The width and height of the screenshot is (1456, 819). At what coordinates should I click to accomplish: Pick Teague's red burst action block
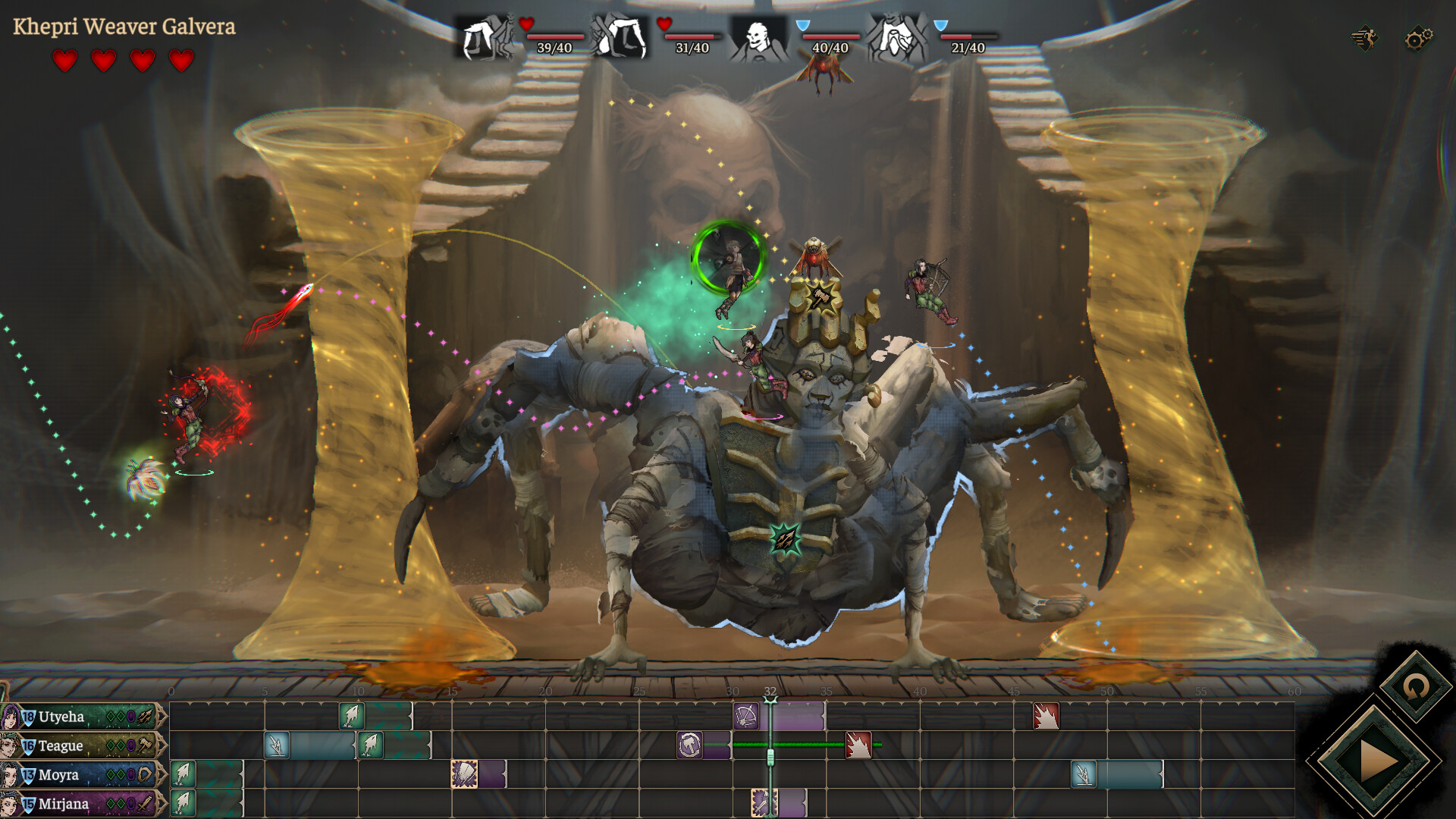858,745
